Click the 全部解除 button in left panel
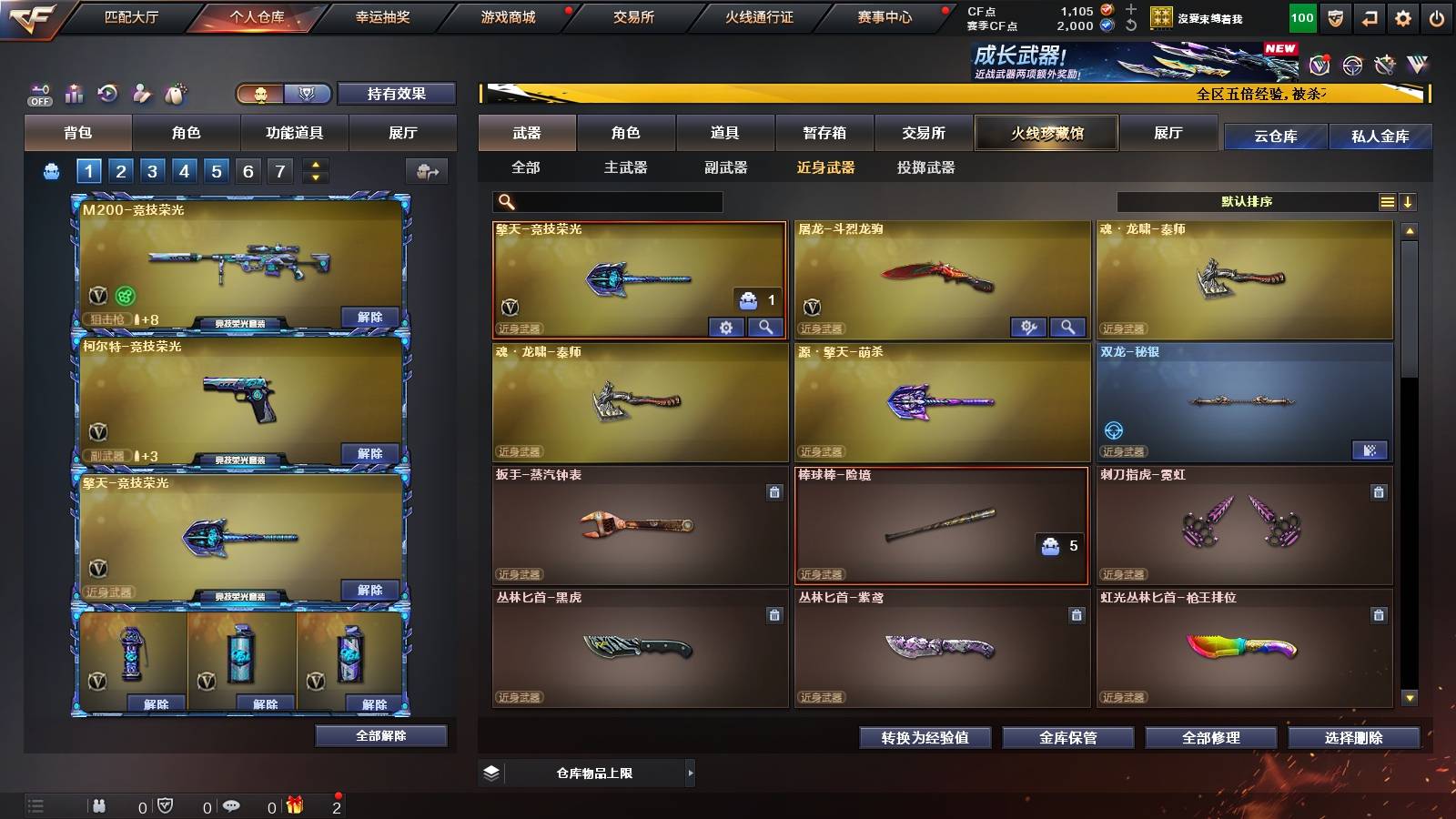This screenshot has height=819, width=1456. tap(381, 736)
